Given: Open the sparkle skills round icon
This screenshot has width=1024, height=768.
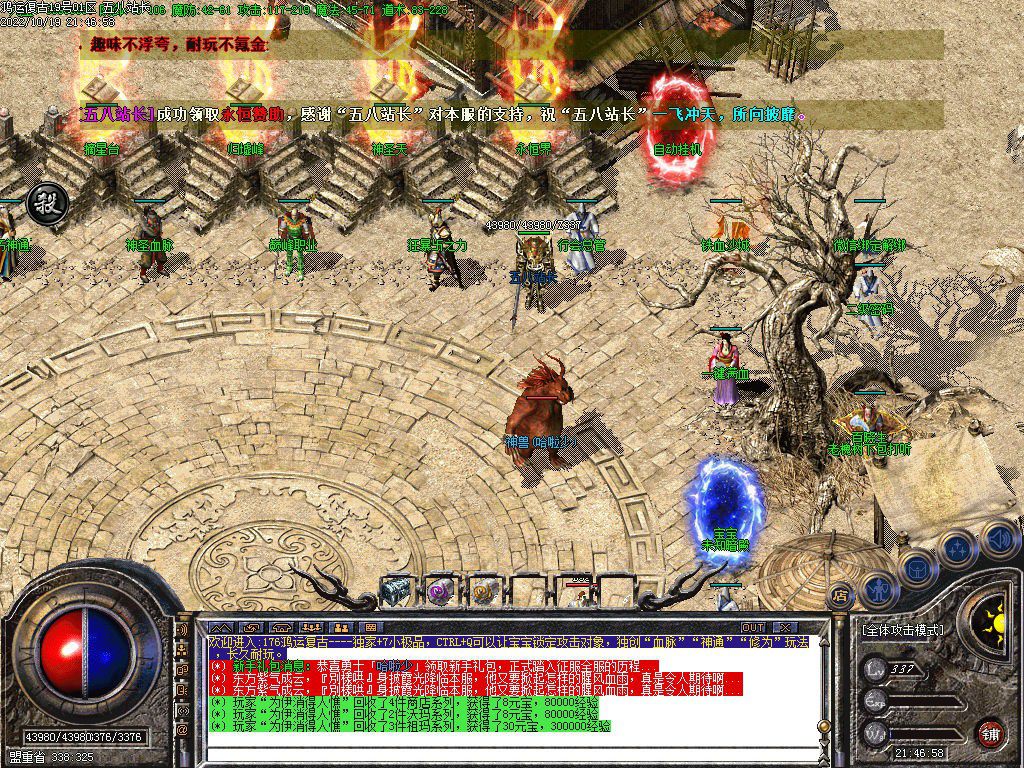Looking at the screenshot, I should coord(958,548).
